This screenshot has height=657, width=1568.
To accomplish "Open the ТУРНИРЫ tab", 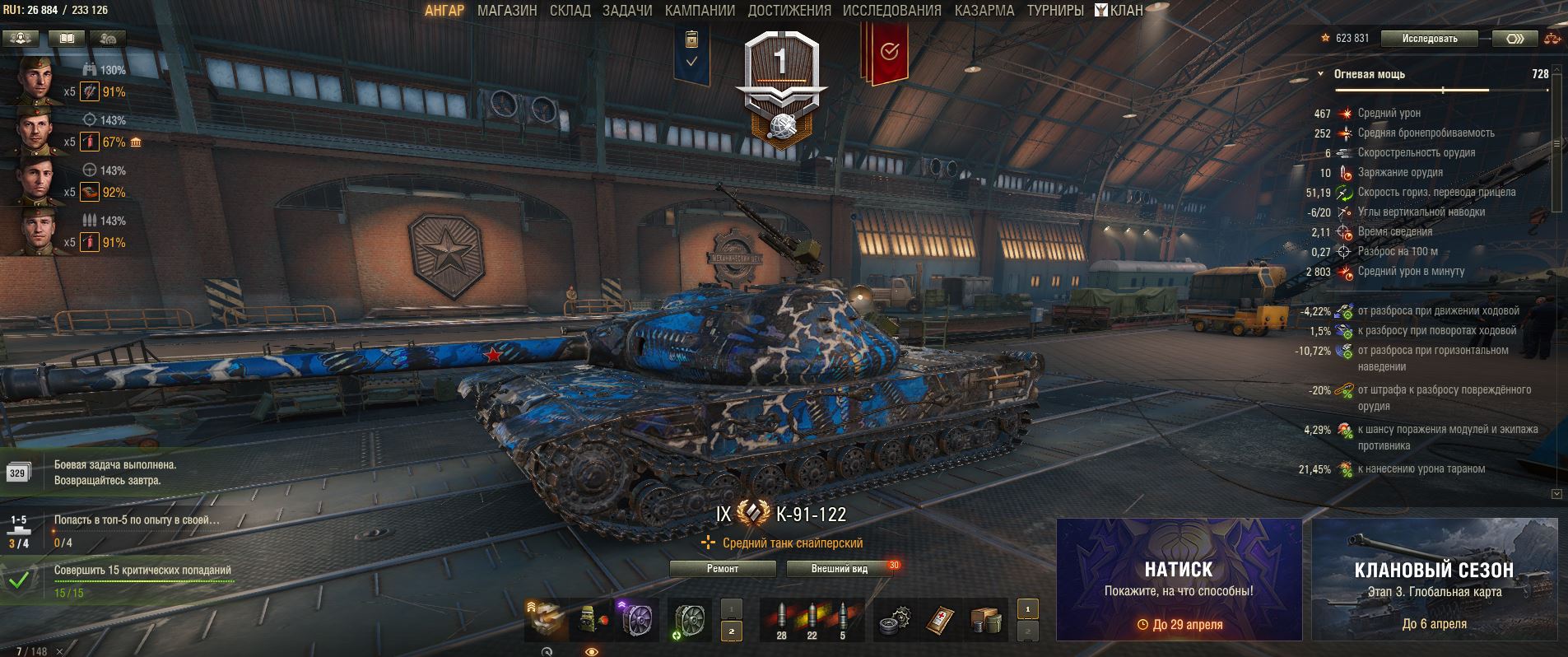I will coord(1054,11).
